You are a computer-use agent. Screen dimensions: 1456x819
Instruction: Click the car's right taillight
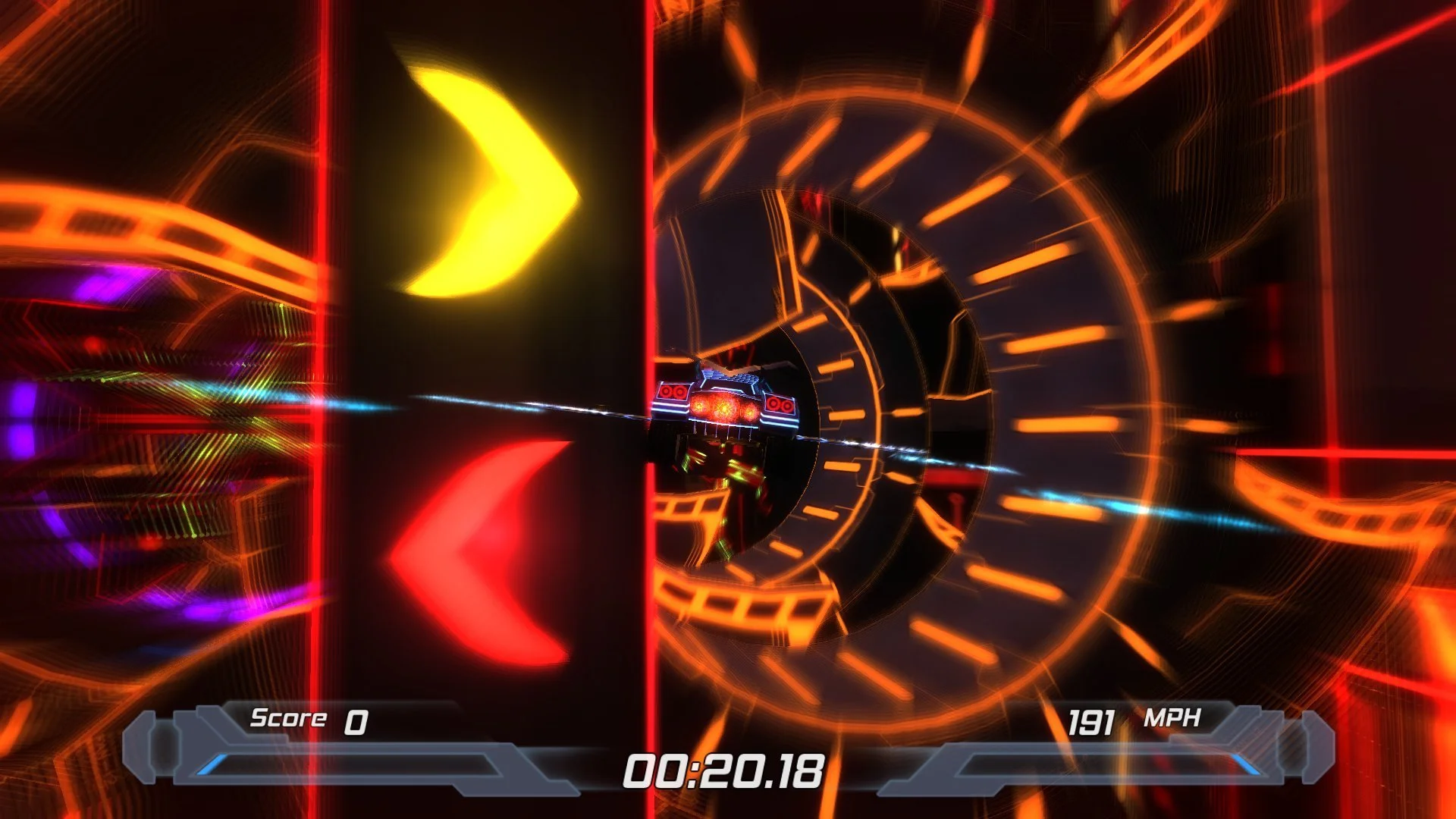pos(777,404)
